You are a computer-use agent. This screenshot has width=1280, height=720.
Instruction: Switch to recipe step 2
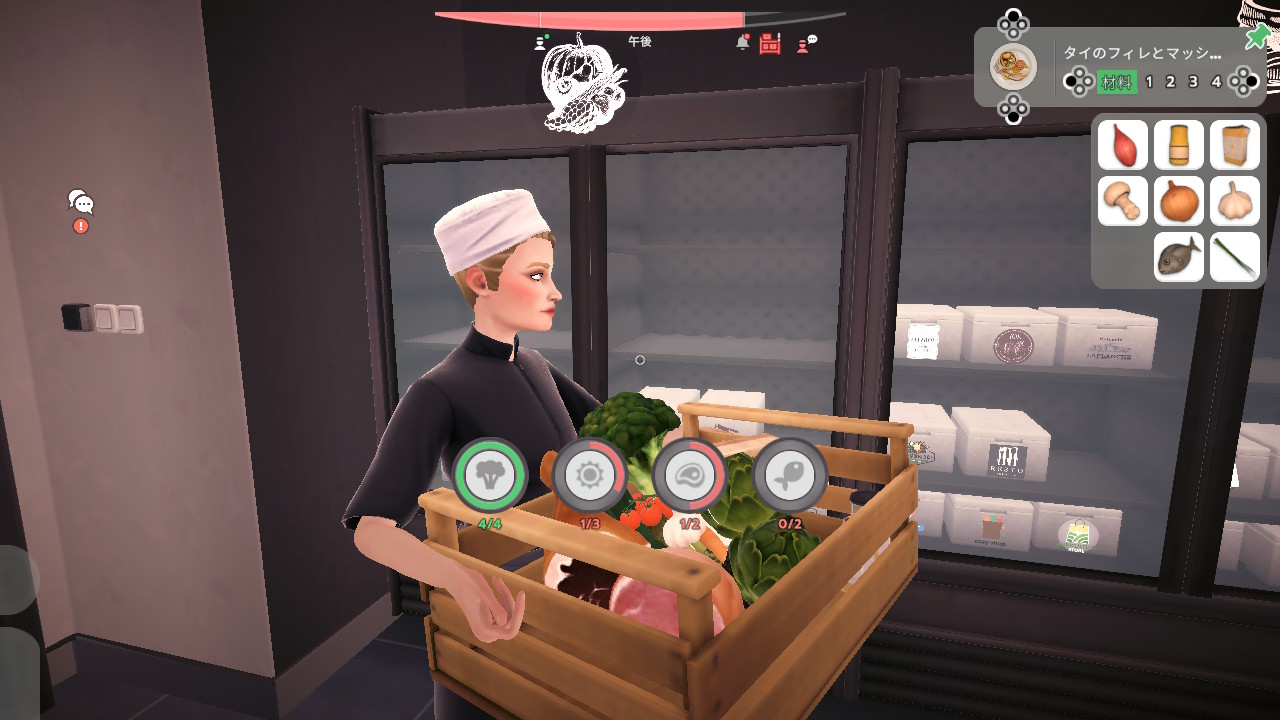click(x=1170, y=82)
